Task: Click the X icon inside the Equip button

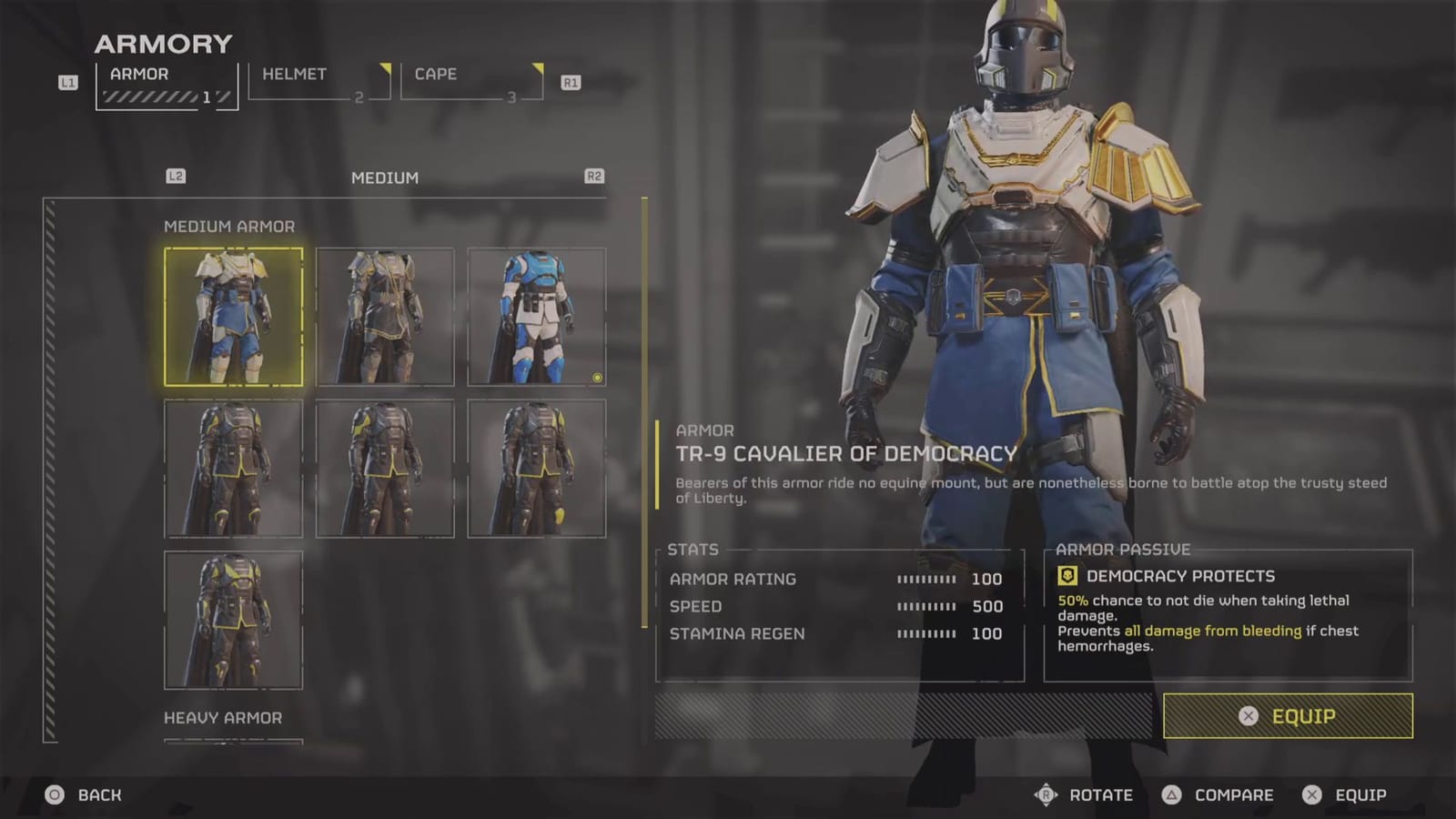Action: pyautogui.click(x=1250, y=716)
